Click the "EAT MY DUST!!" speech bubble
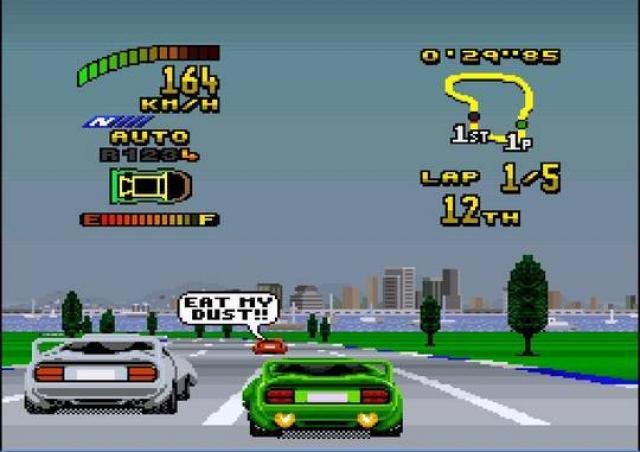Viewport: 640px width, 452px height. (x=229, y=309)
